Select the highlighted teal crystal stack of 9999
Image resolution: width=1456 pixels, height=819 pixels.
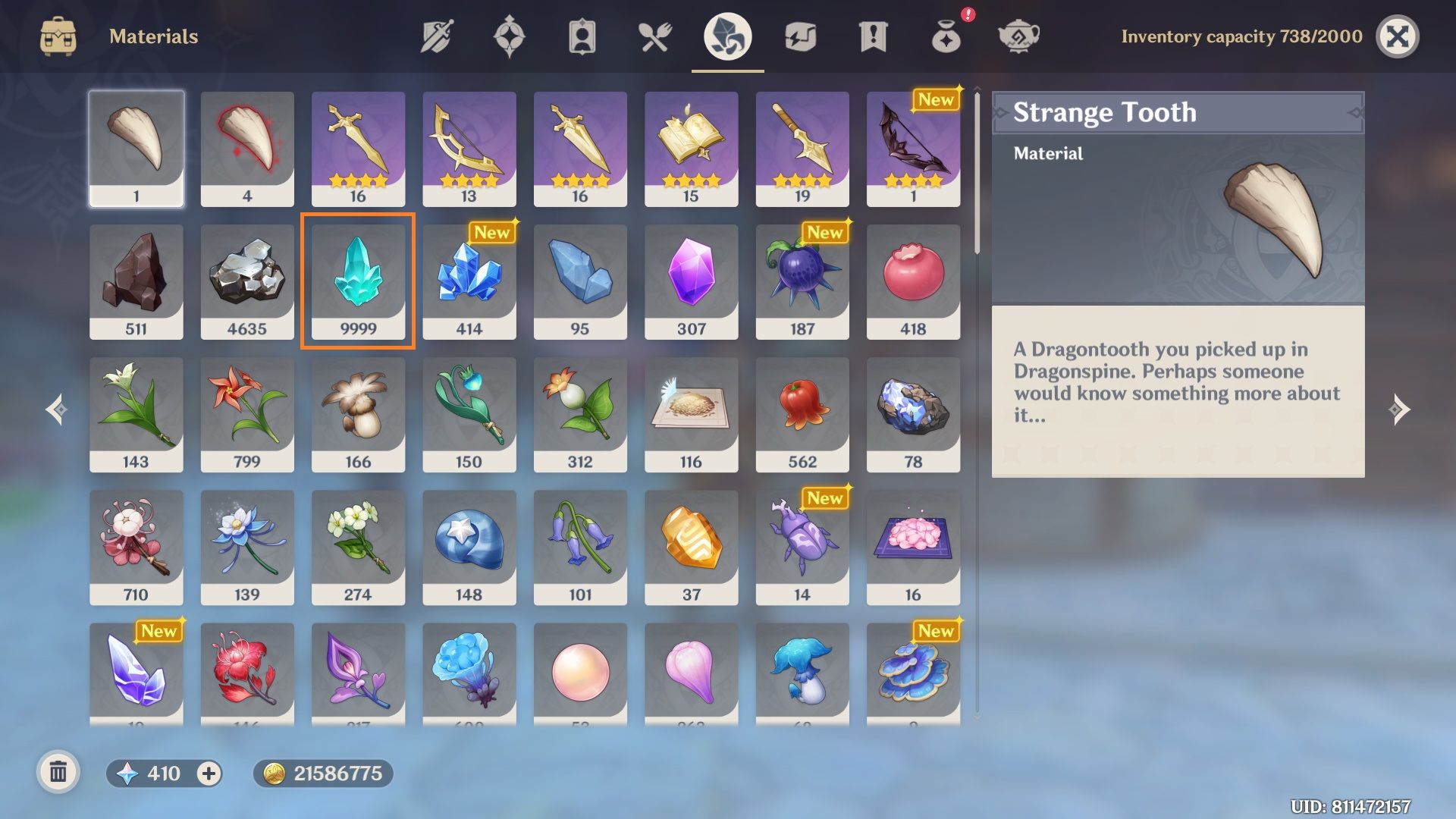tap(358, 281)
